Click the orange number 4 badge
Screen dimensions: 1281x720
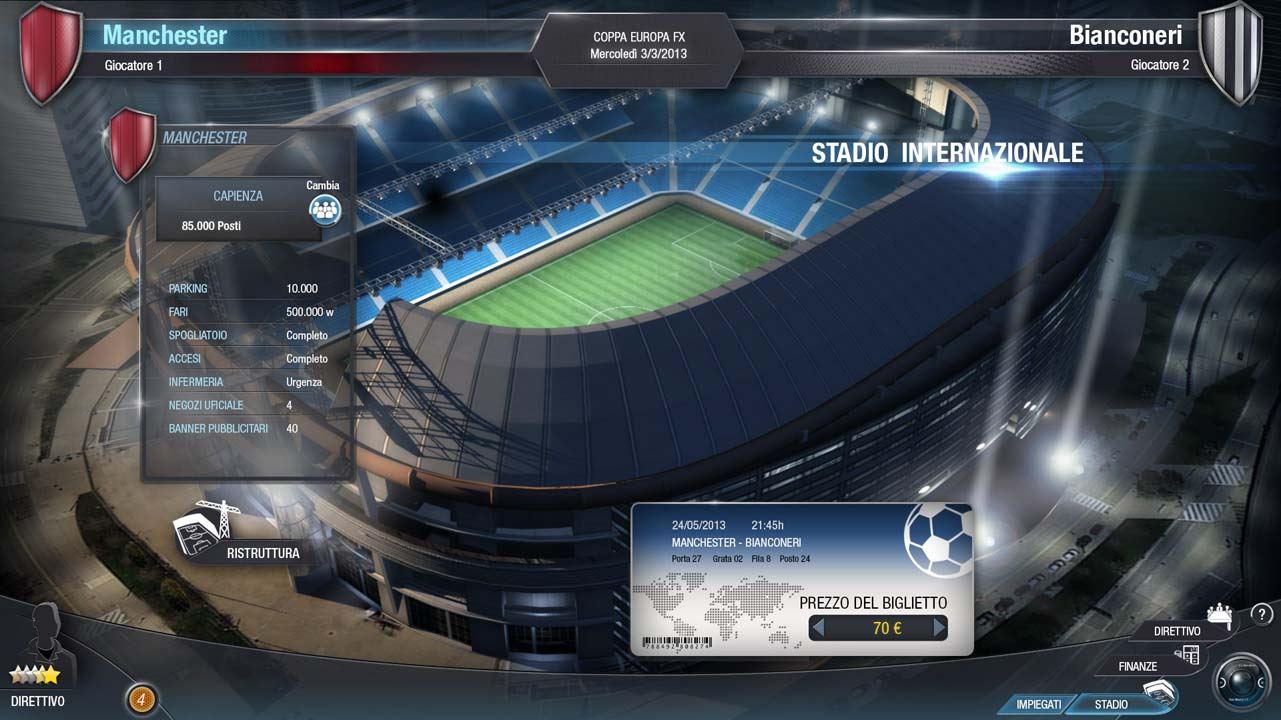(141, 699)
